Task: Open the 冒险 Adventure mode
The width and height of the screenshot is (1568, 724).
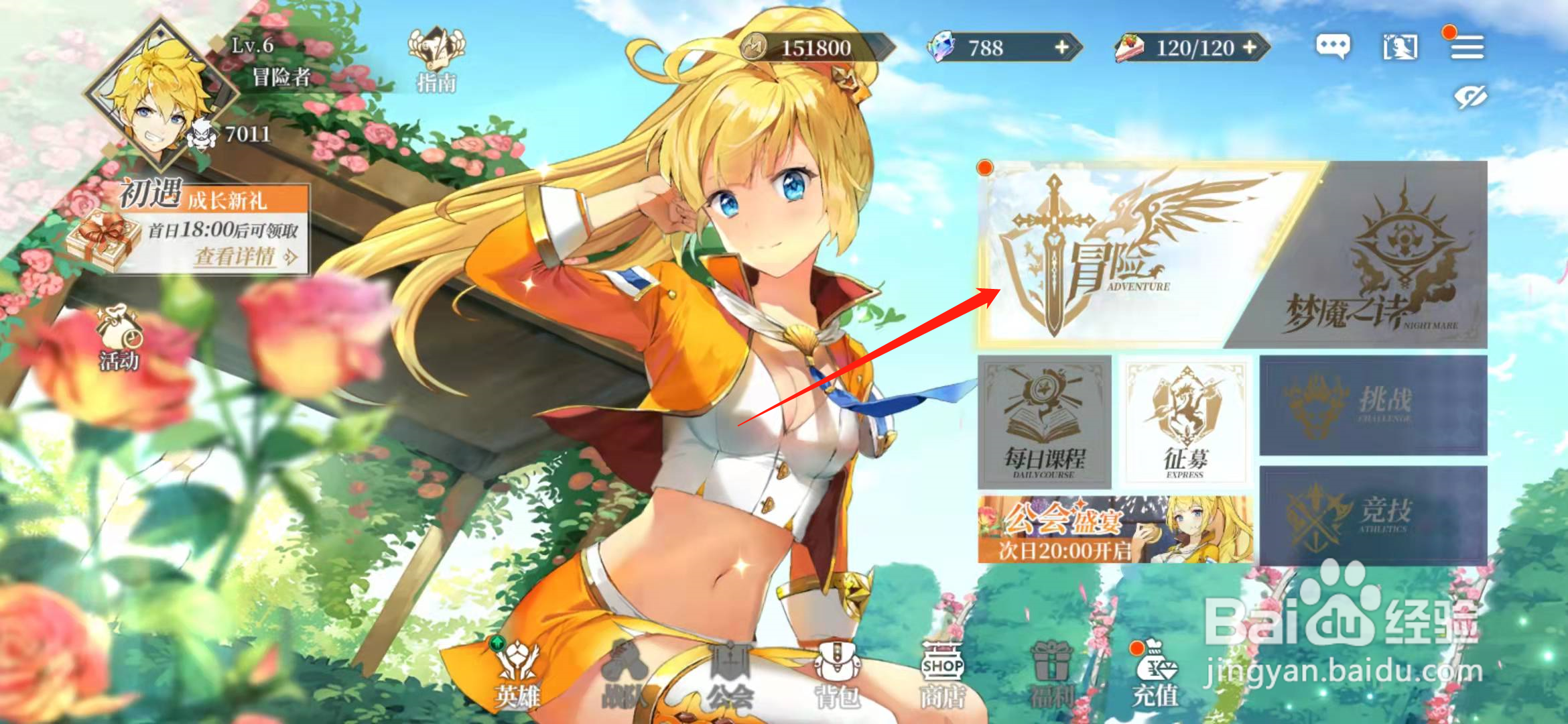Action: [x=1112, y=255]
